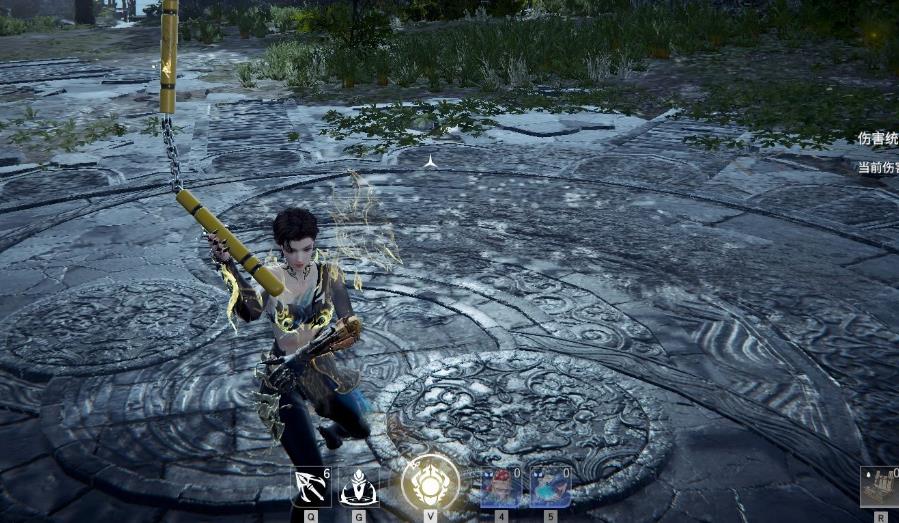Trigger the glowing golden ultimate ability
Image resolution: width=899 pixels, height=523 pixels.
tap(430, 484)
